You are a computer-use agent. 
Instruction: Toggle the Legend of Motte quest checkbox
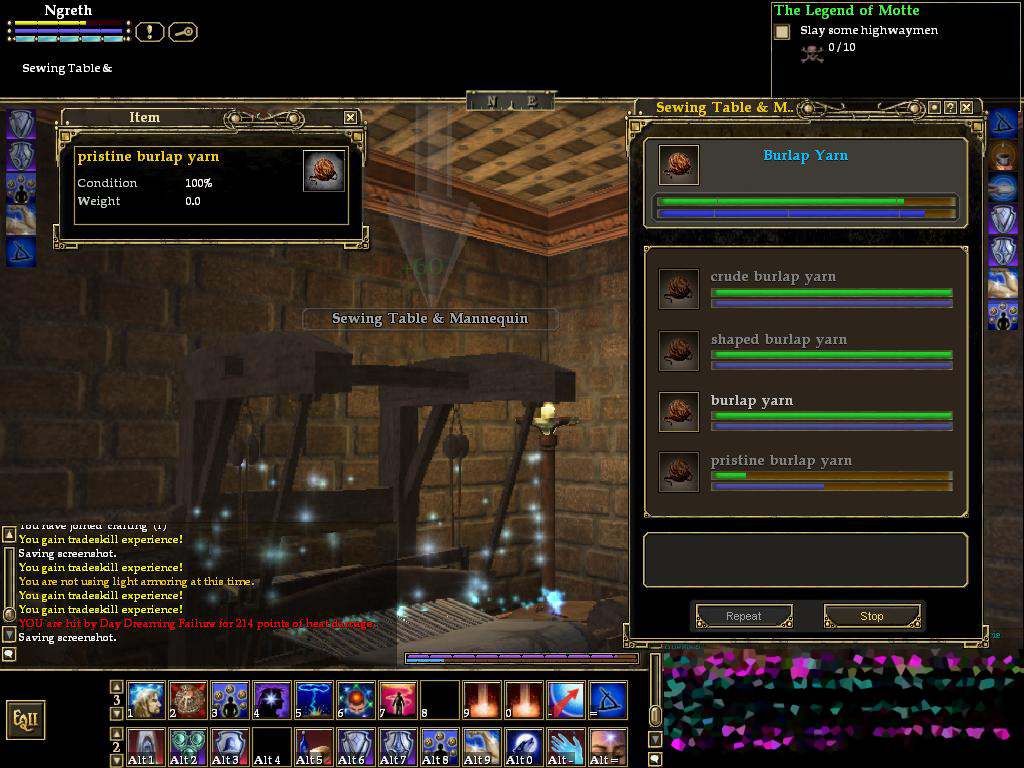[x=782, y=32]
